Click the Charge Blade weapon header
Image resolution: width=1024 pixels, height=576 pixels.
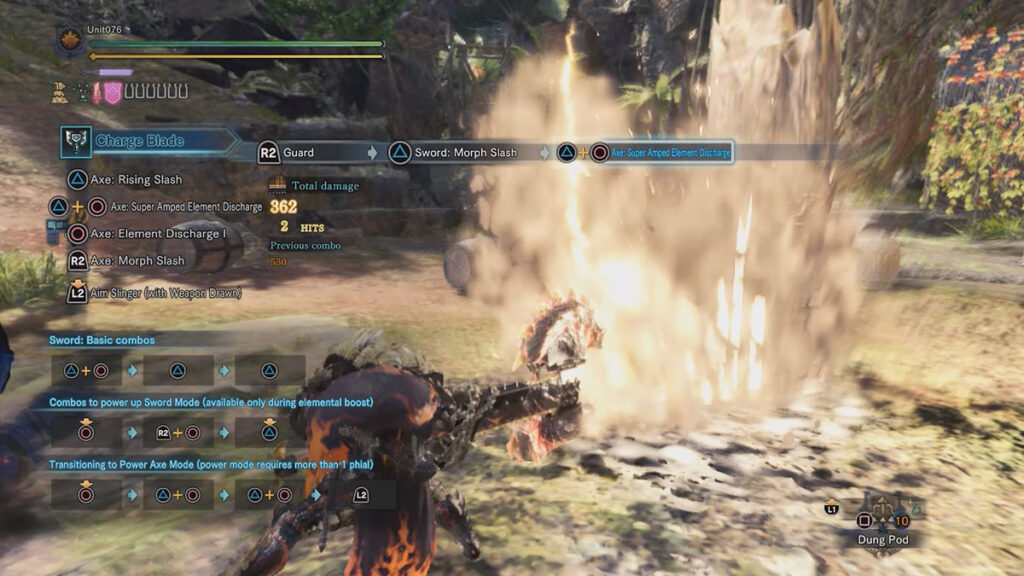pyautogui.click(x=138, y=141)
